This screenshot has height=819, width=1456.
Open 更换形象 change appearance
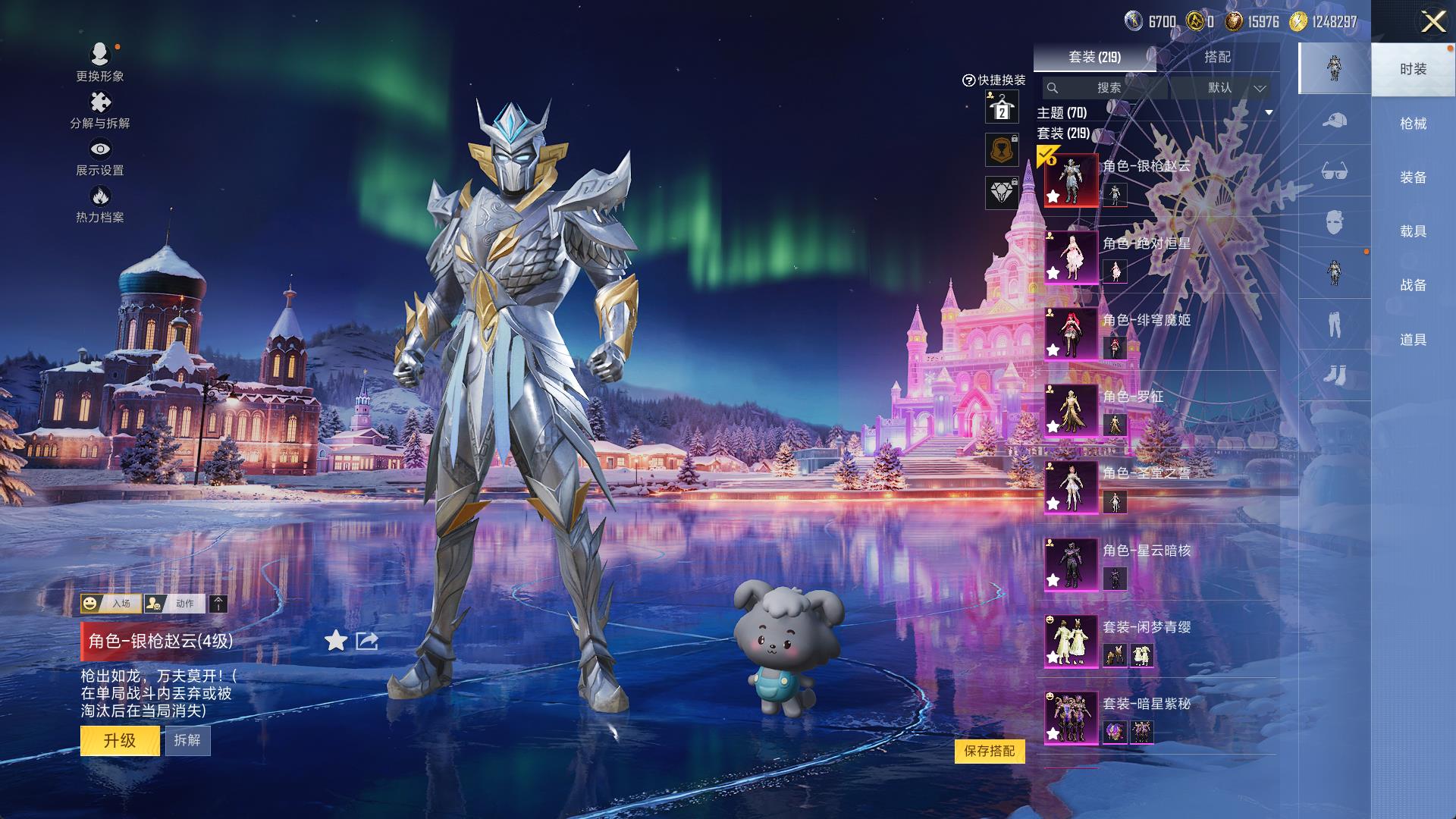click(x=100, y=62)
